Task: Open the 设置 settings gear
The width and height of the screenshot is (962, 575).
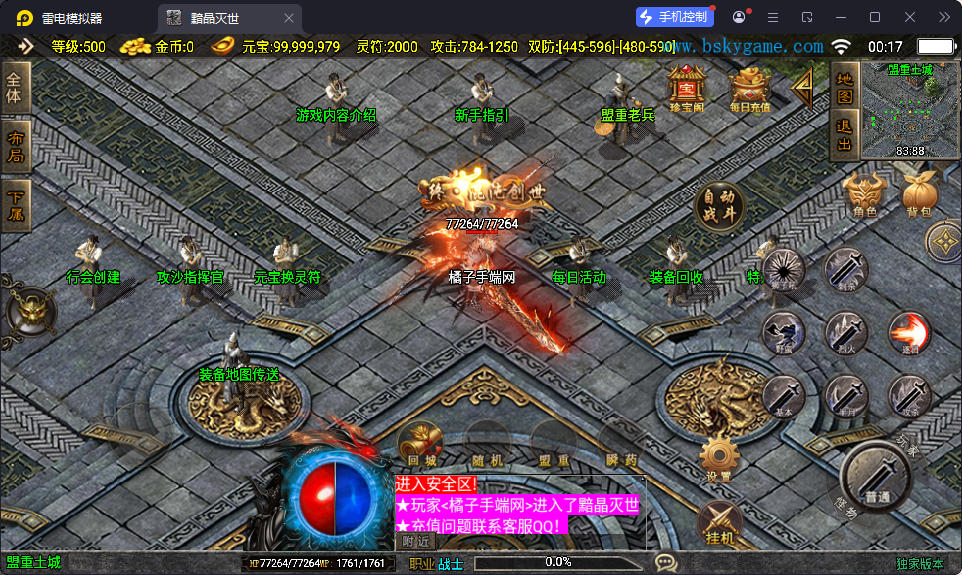Action: click(719, 458)
